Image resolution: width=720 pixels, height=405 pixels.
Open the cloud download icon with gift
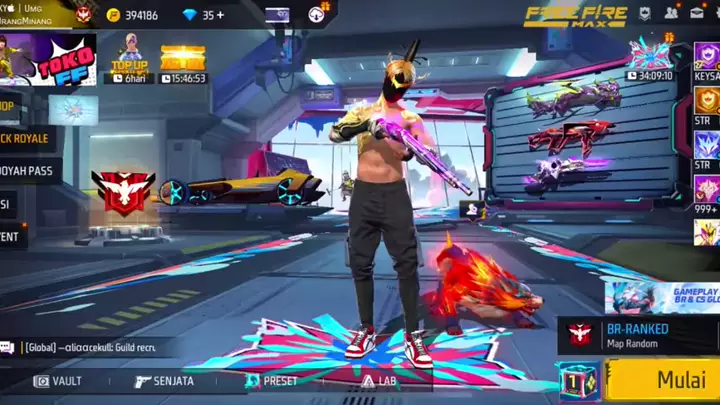tap(316, 13)
